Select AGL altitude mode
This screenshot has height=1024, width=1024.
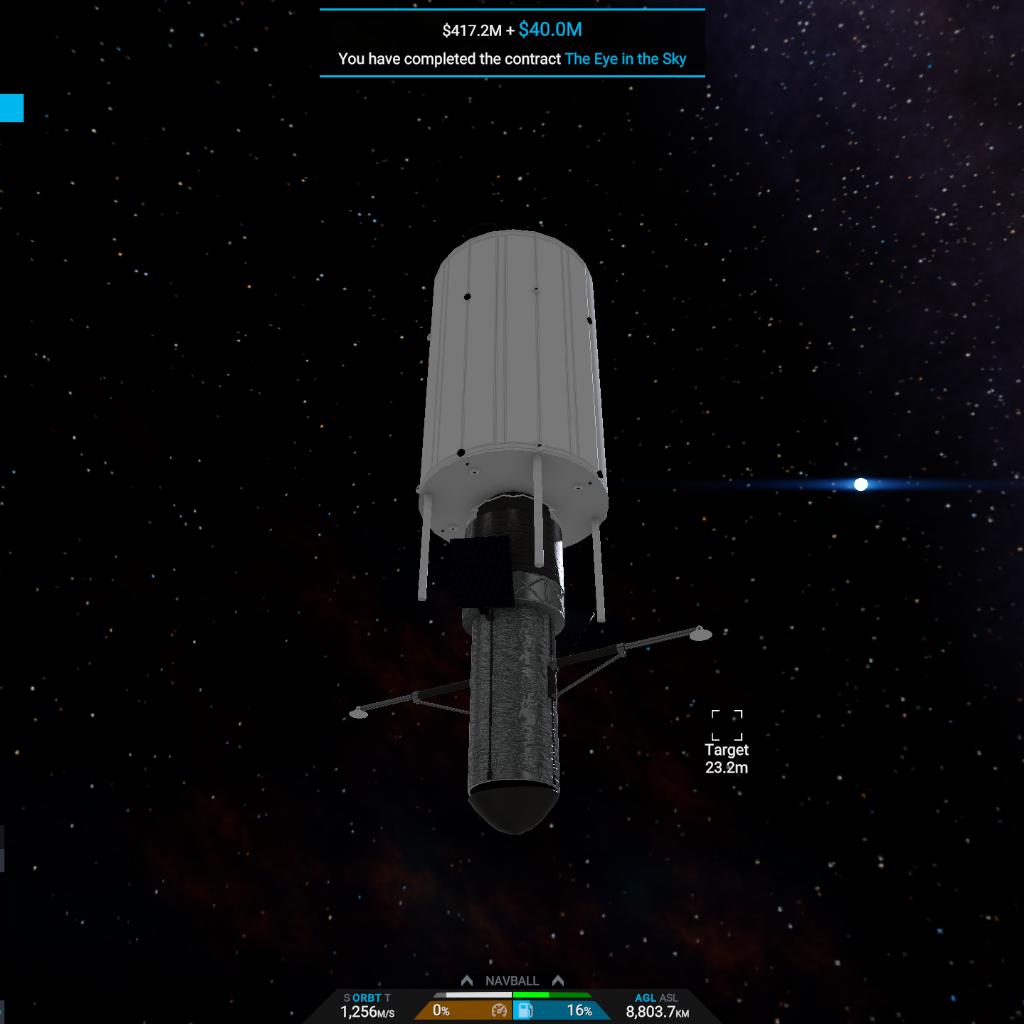click(645, 998)
